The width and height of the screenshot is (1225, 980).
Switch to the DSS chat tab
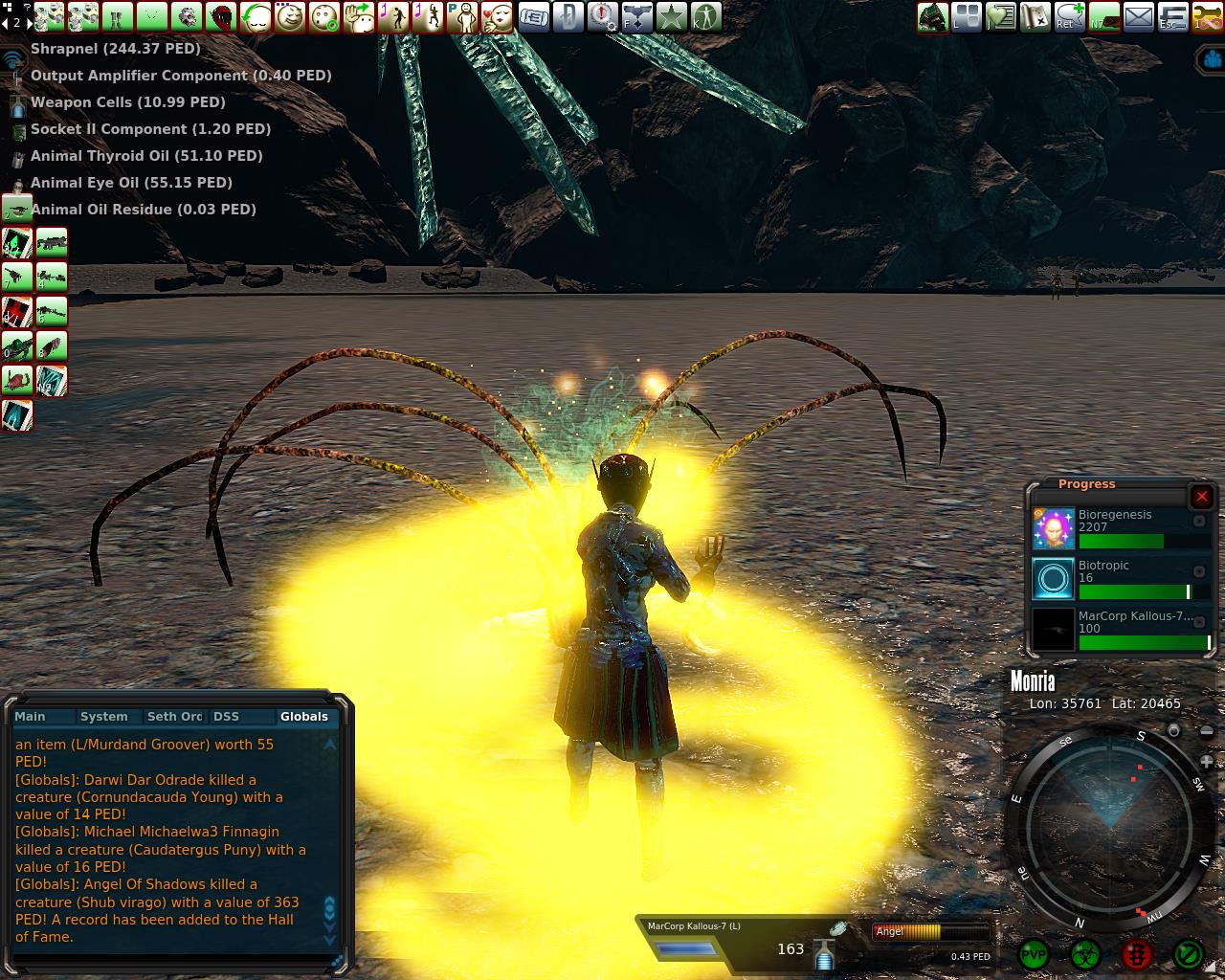(227, 716)
